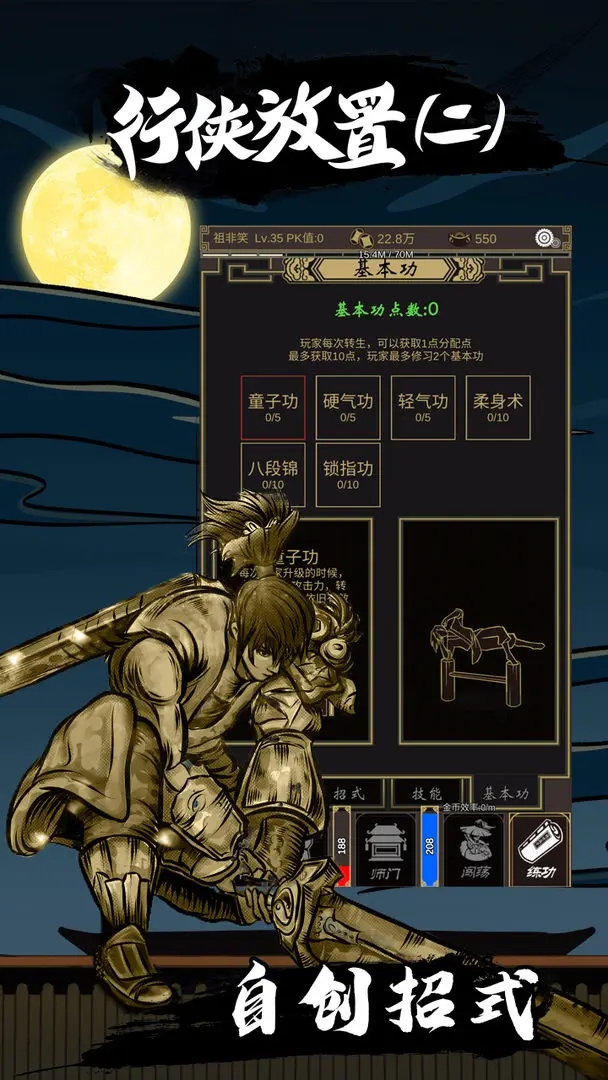Viewport: 608px width, 1080px height.
Task: Open the 闯荡 adventure menu
Action: (x=472, y=849)
